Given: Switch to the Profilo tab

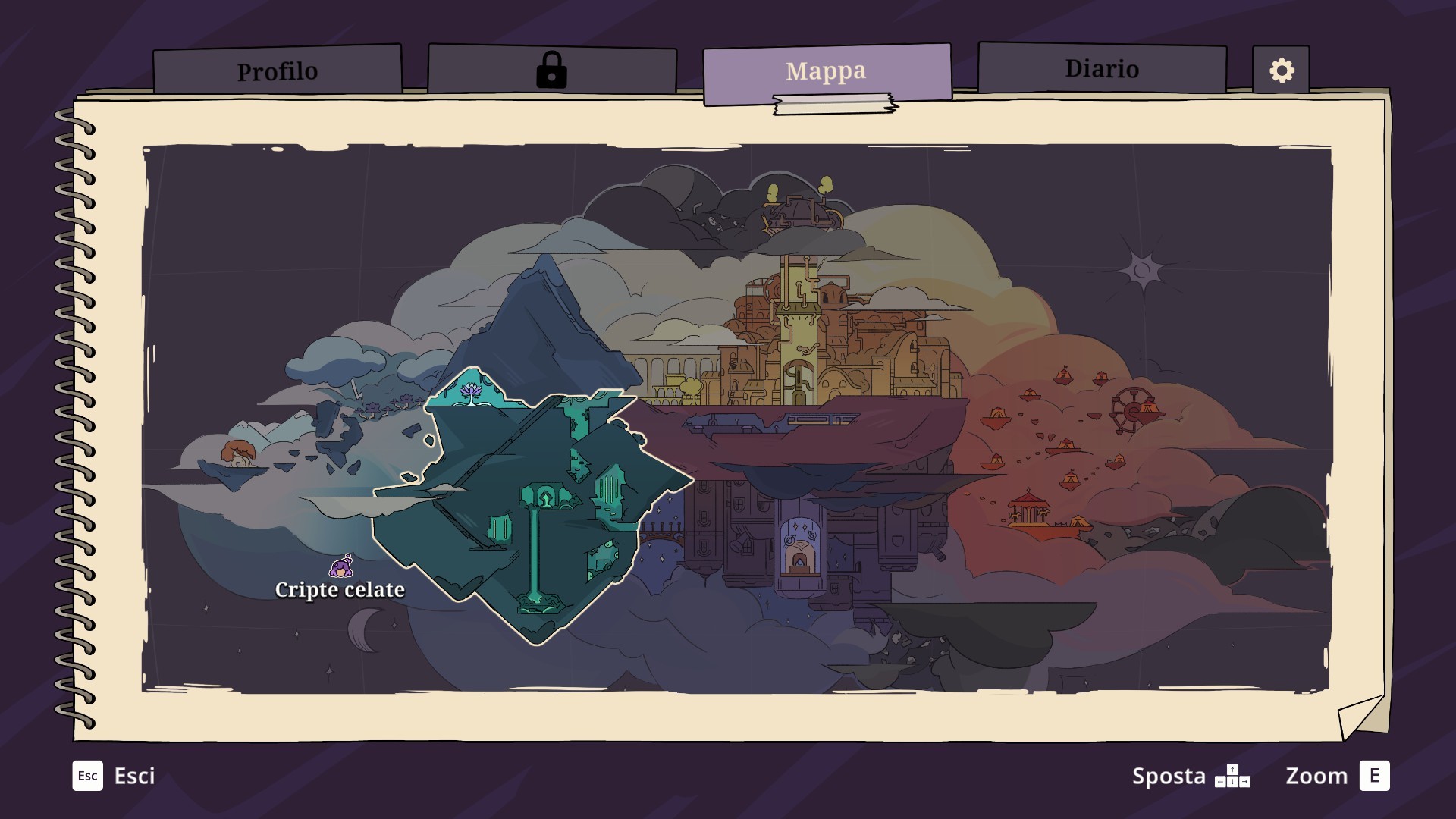Looking at the screenshot, I should [x=278, y=71].
